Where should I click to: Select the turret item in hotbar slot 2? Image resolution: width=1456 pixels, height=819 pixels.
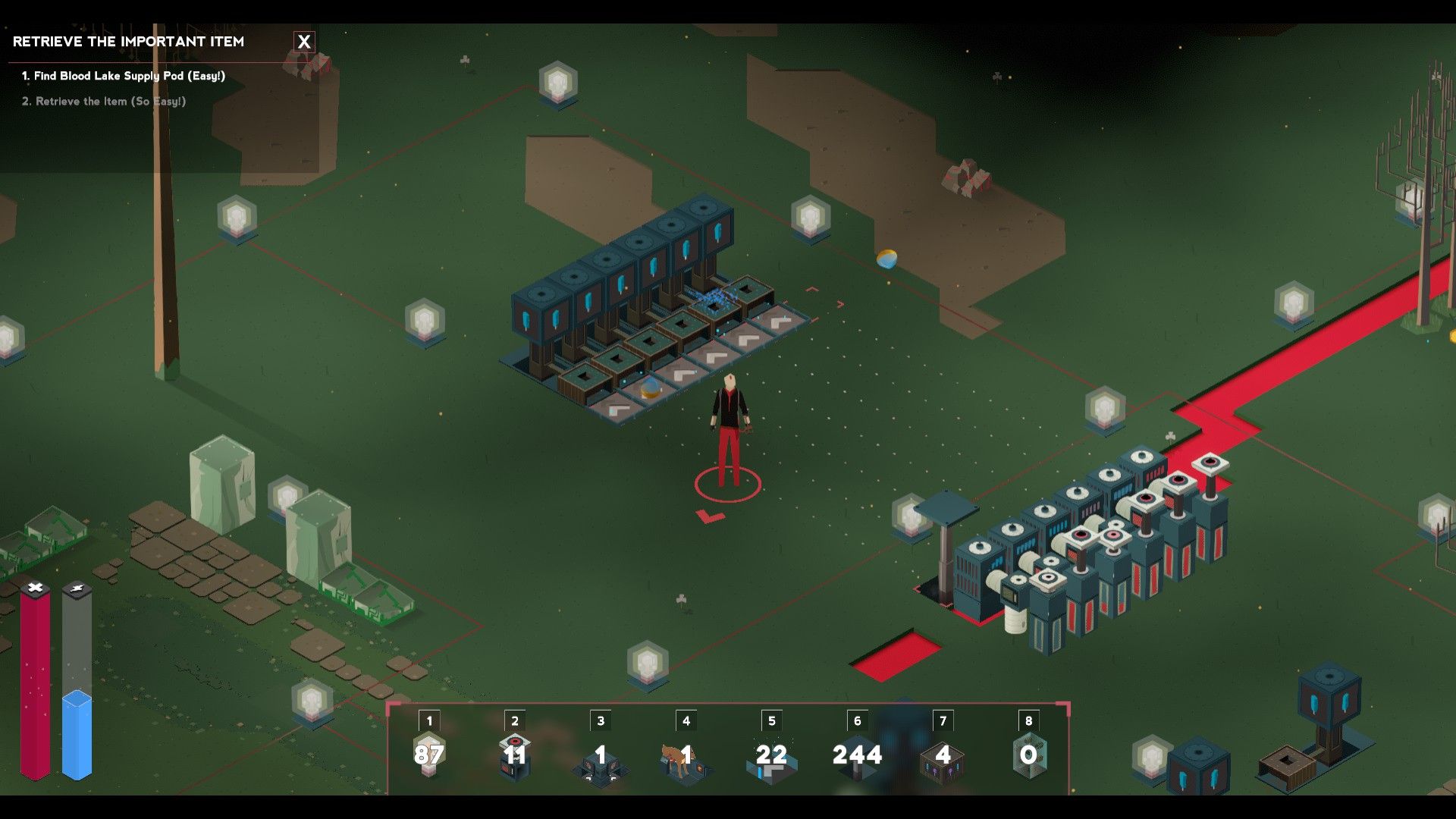click(x=515, y=755)
